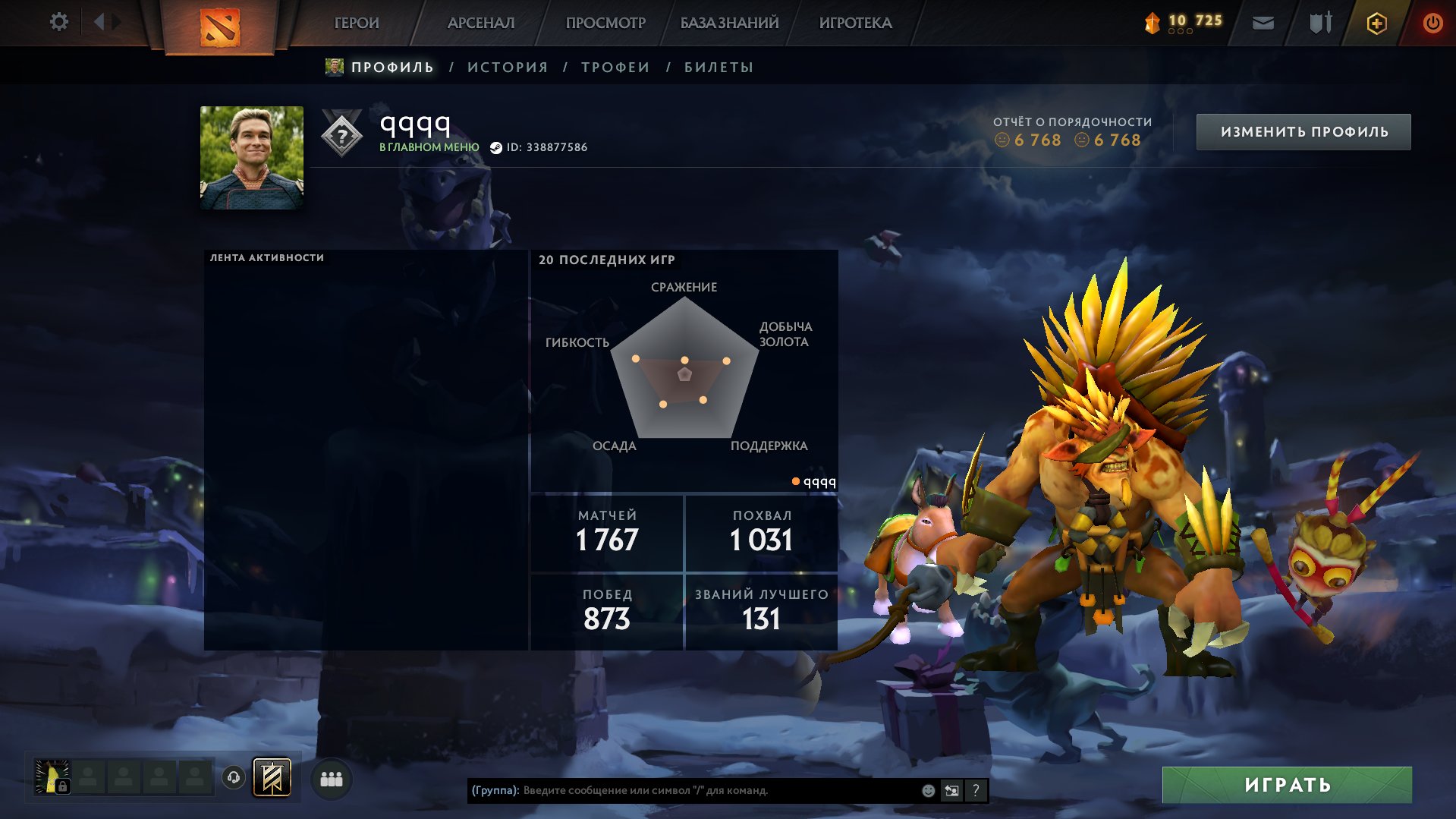The height and width of the screenshot is (819, 1456).
Task: Click the screenshot sharing icon in chat bar
Action: pos(951,789)
